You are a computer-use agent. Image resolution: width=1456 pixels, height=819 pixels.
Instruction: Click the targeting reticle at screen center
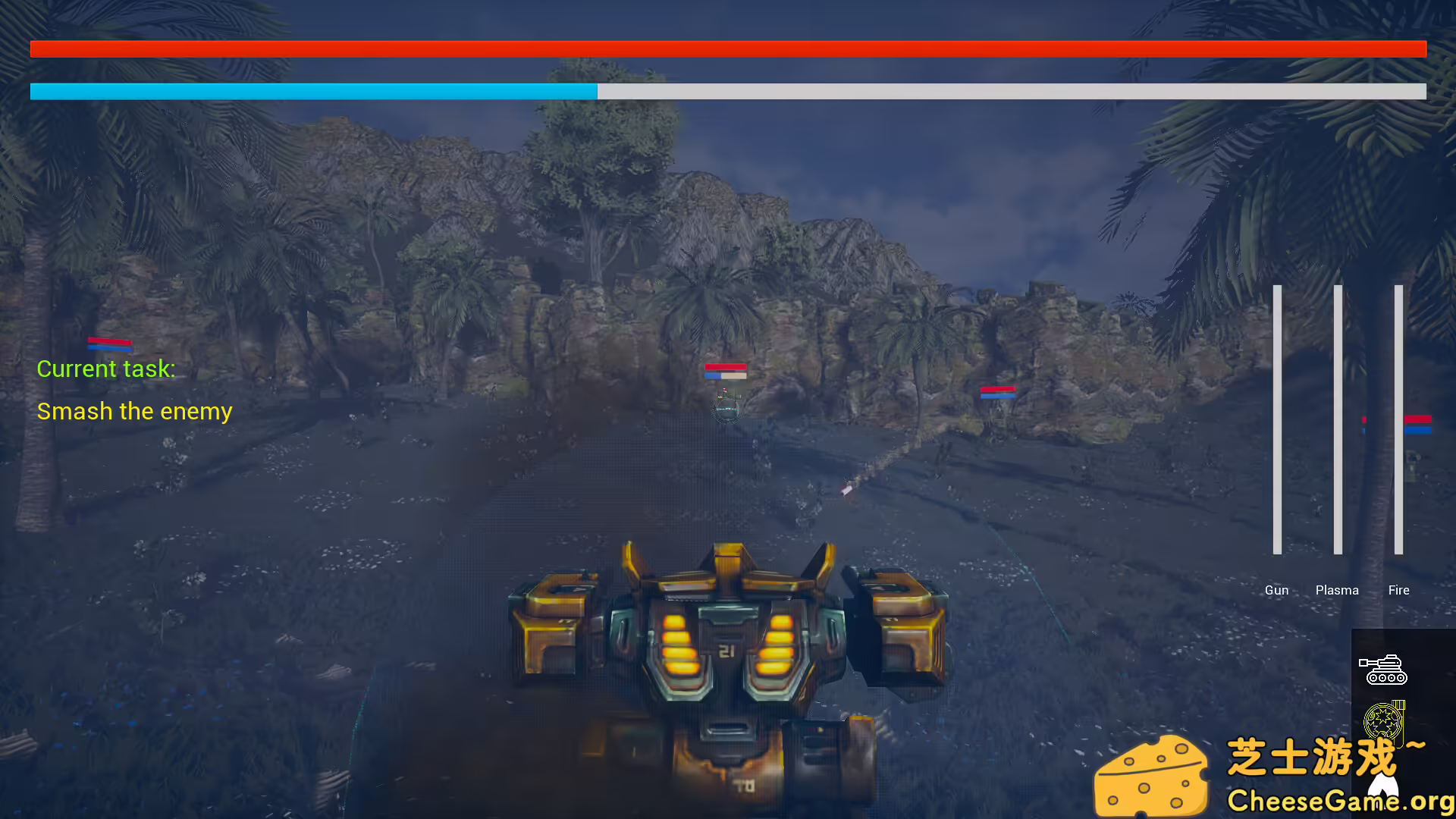tap(726, 409)
